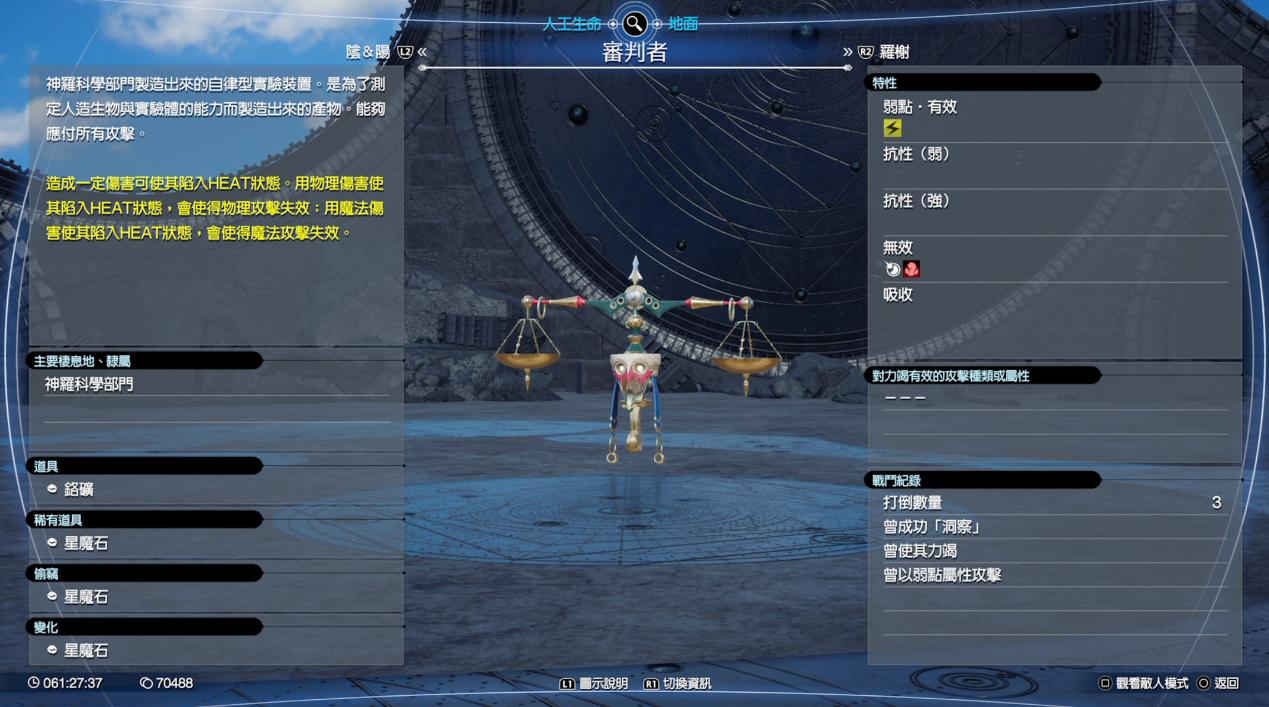Select 星魔石 under the 偷竊 header

click(x=85, y=597)
